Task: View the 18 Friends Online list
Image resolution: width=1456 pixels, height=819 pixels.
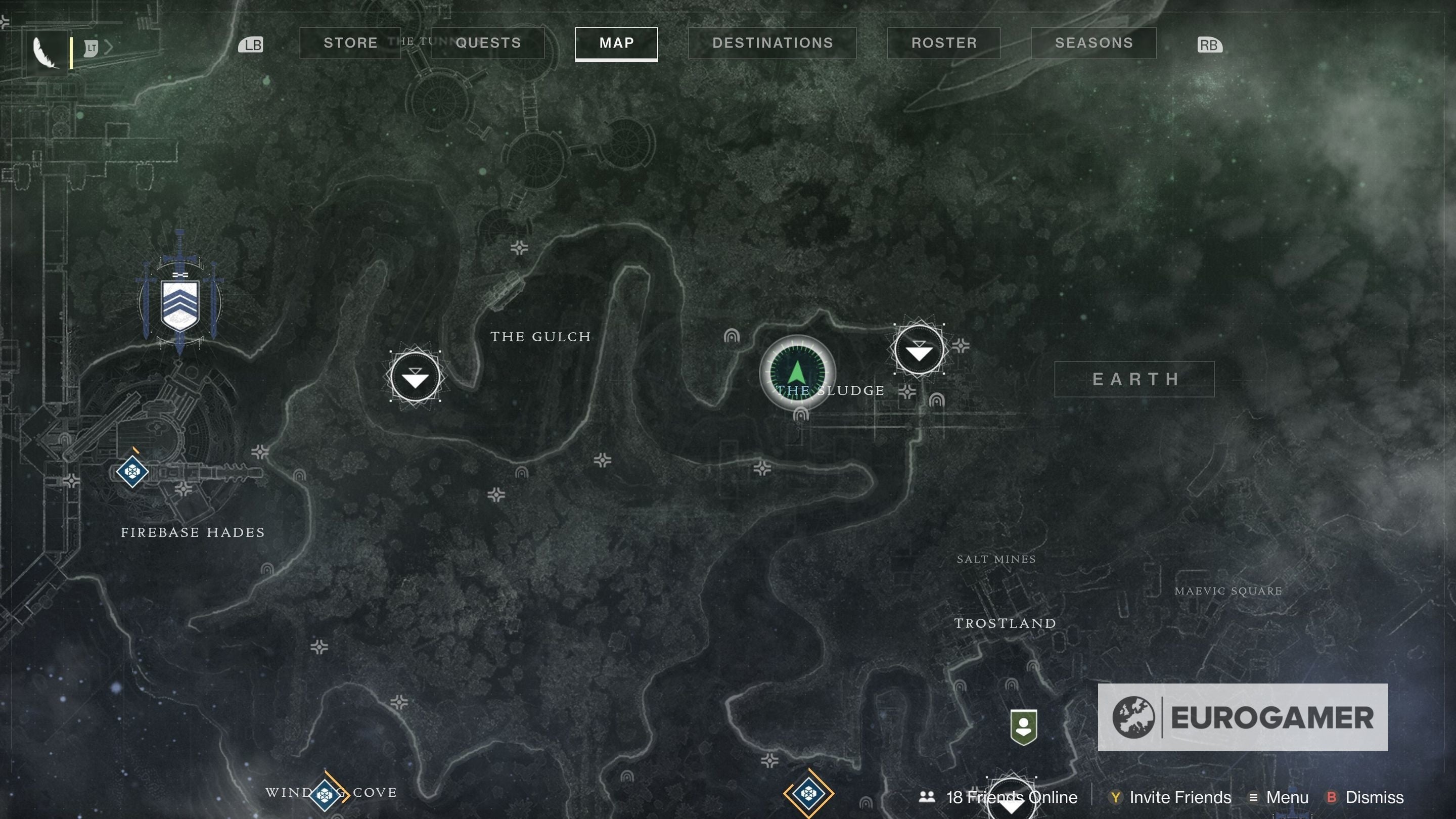Action: 1011,797
